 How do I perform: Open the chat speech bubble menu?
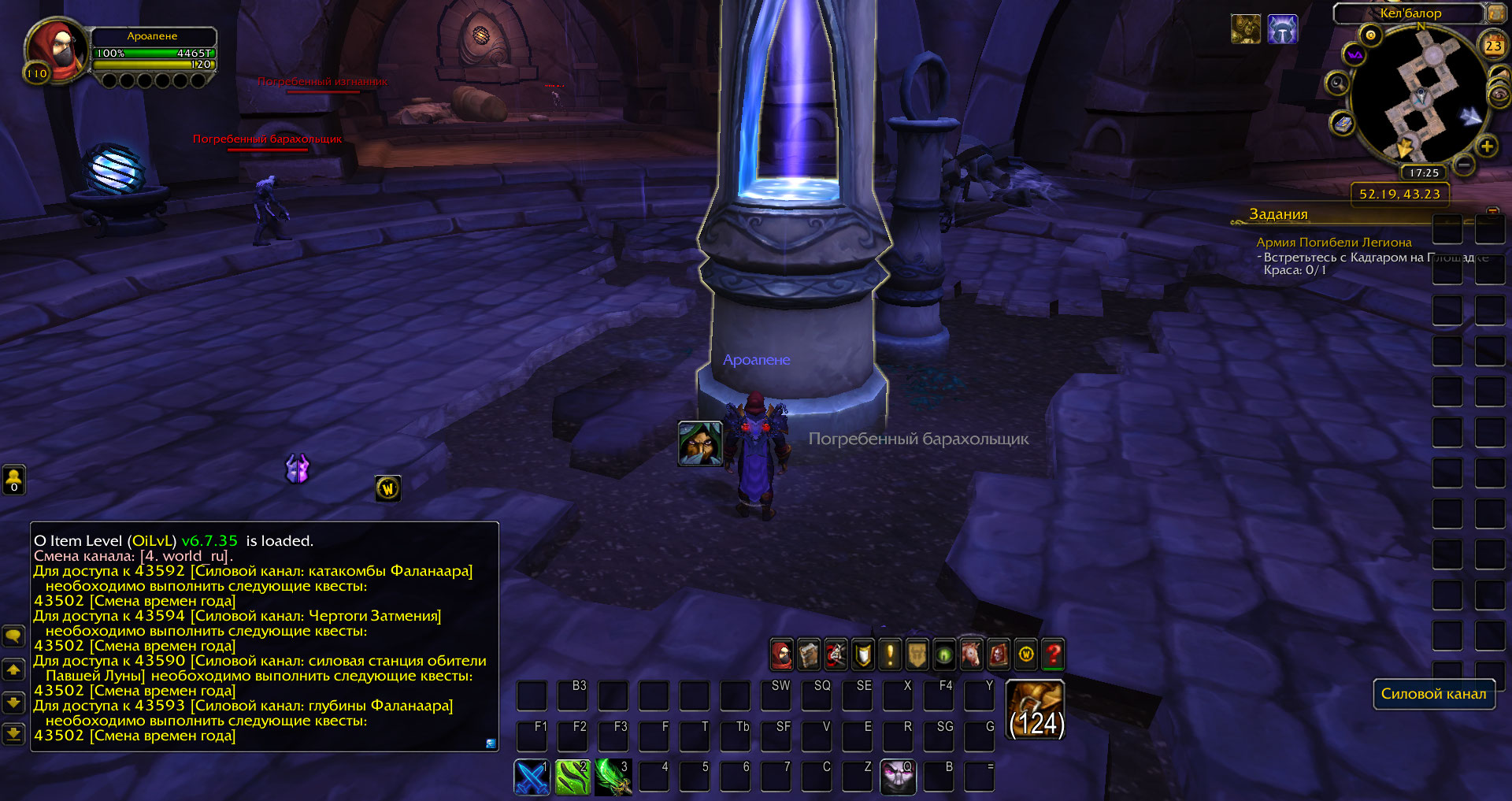click(x=14, y=636)
